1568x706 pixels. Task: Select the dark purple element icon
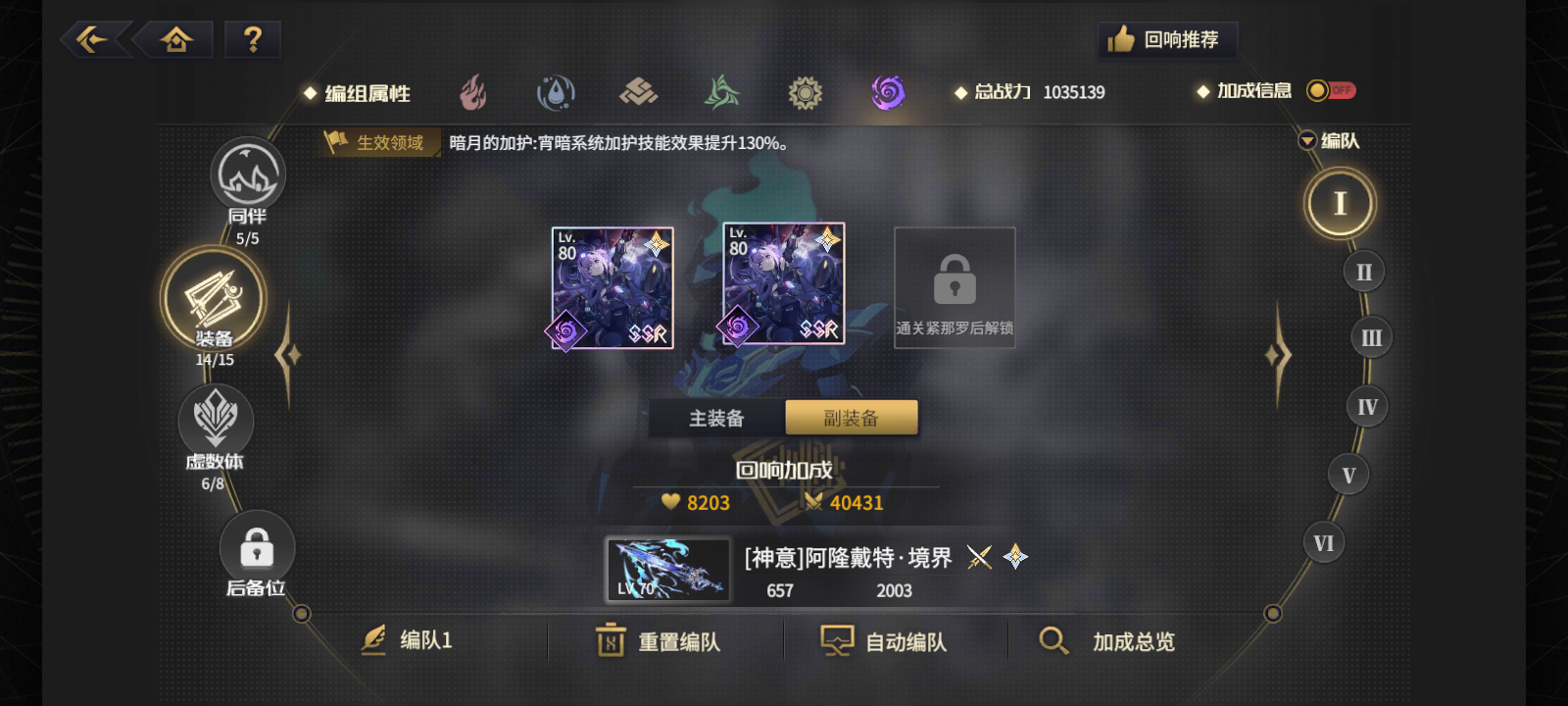click(887, 91)
